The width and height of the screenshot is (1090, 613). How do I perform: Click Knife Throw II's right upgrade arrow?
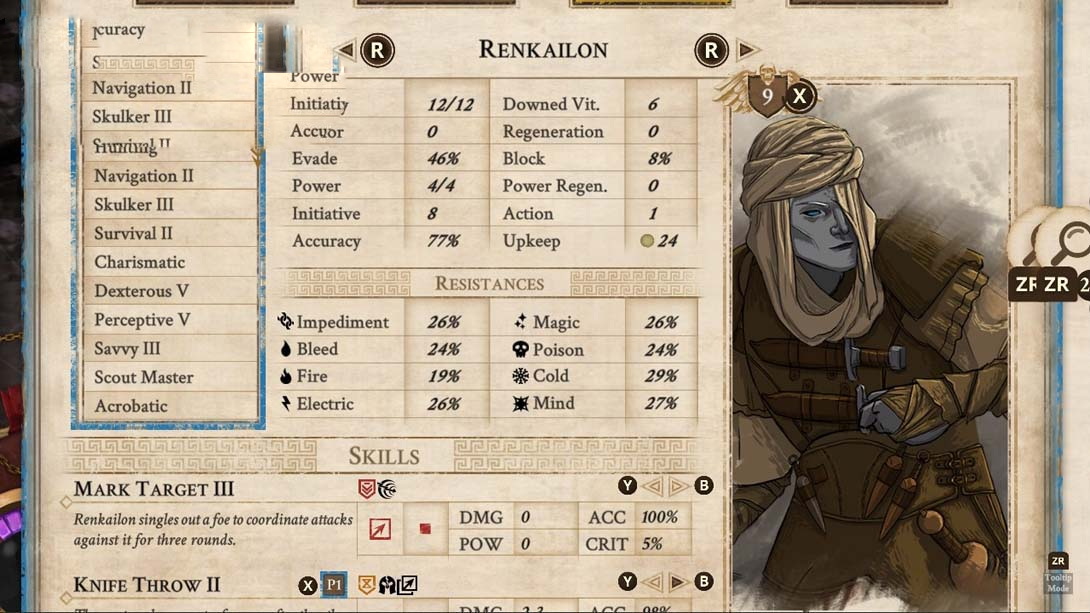point(678,583)
